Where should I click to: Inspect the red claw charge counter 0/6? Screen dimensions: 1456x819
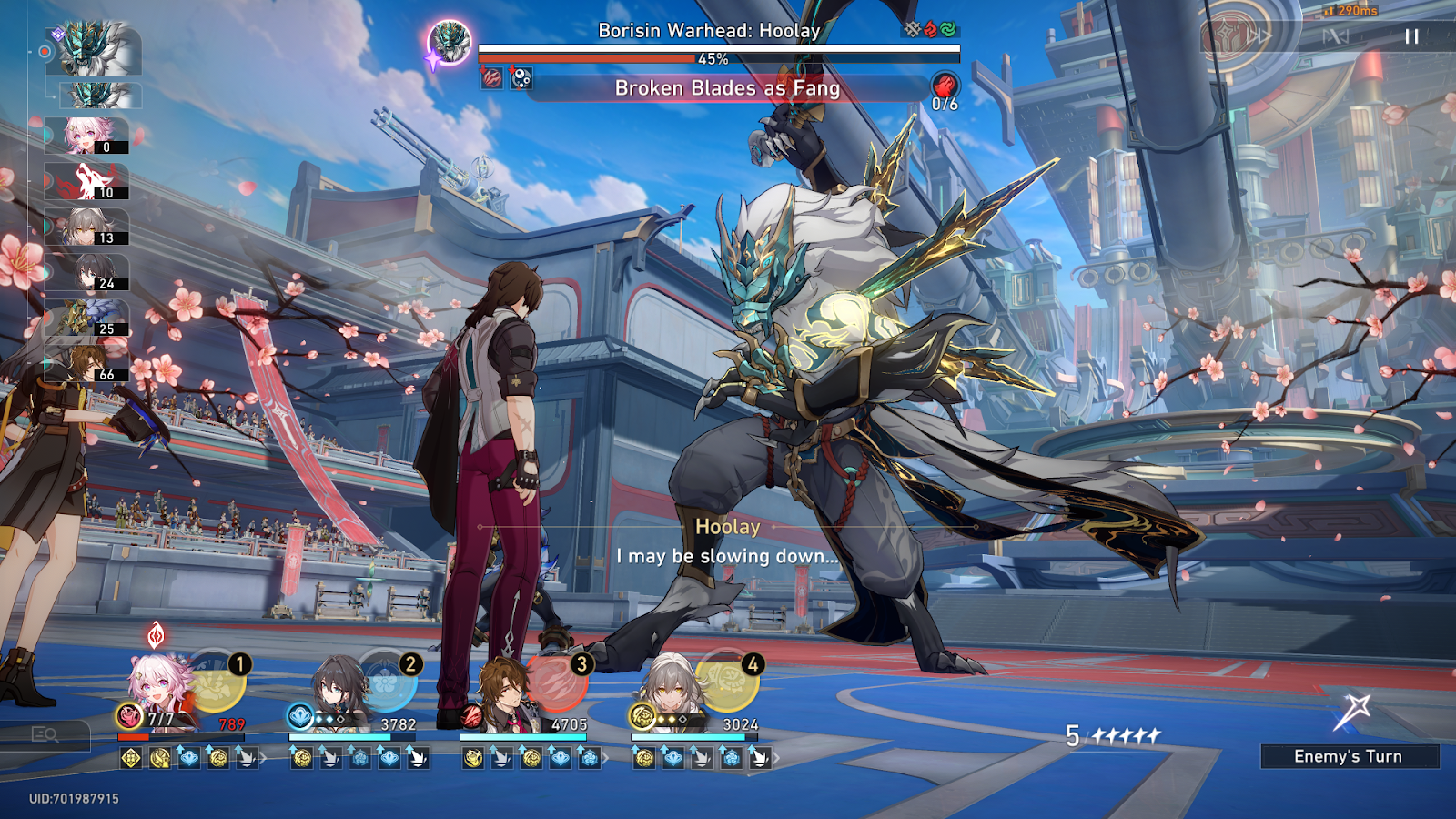pyautogui.click(x=945, y=90)
